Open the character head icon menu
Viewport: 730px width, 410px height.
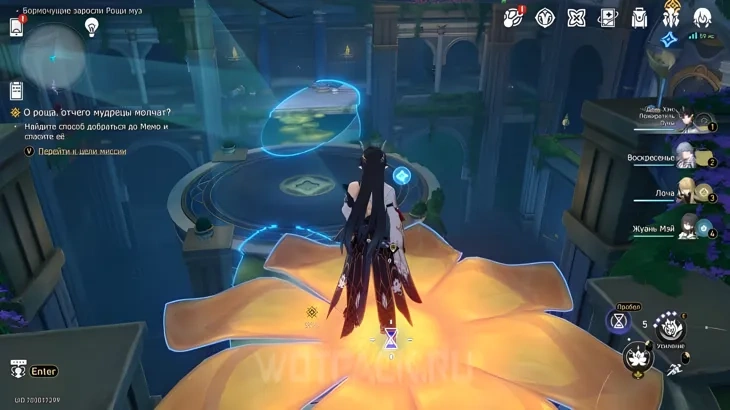pyautogui.click(x=702, y=17)
